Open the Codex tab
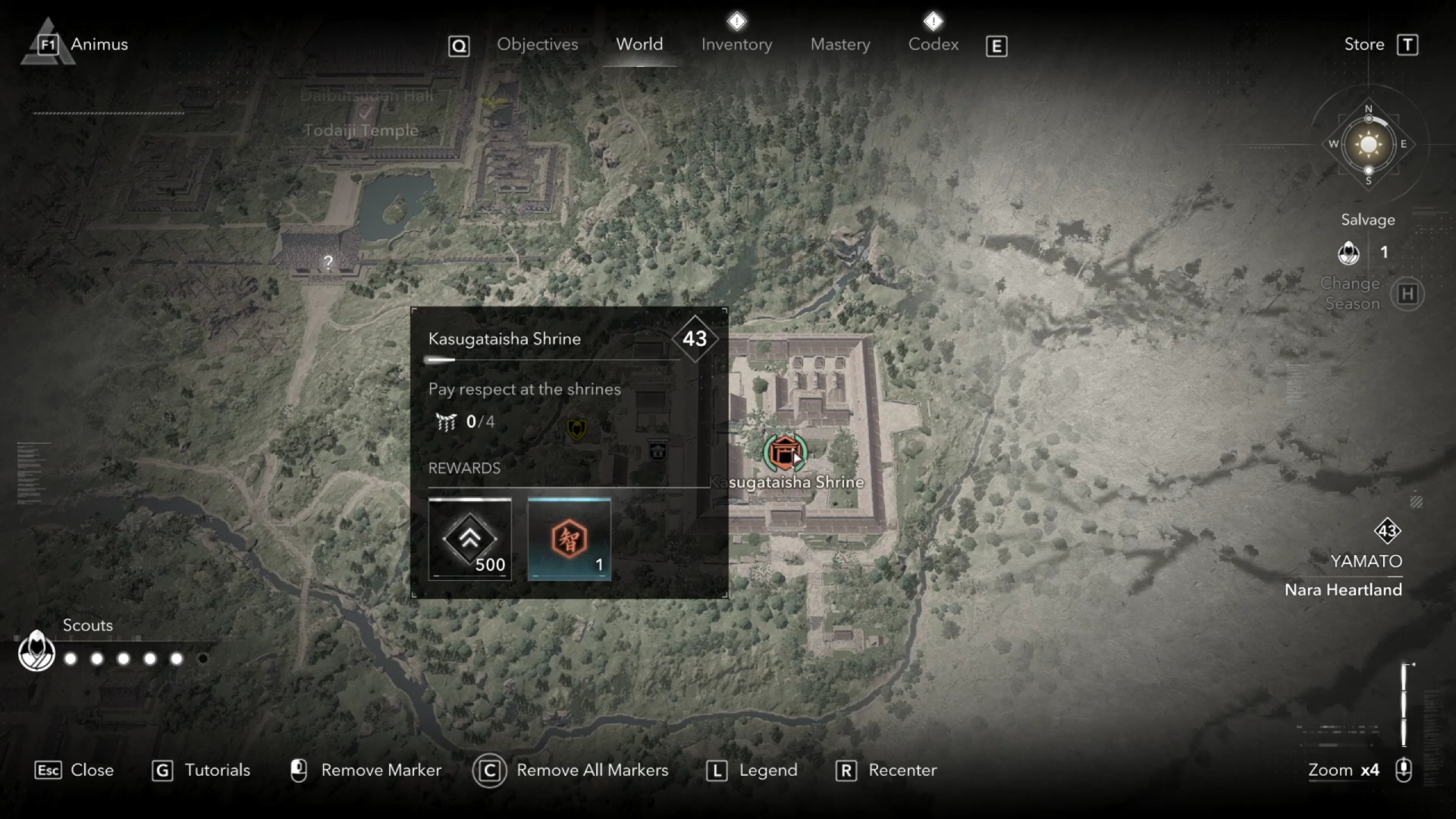The height and width of the screenshot is (819, 1456). click(934, 45)
